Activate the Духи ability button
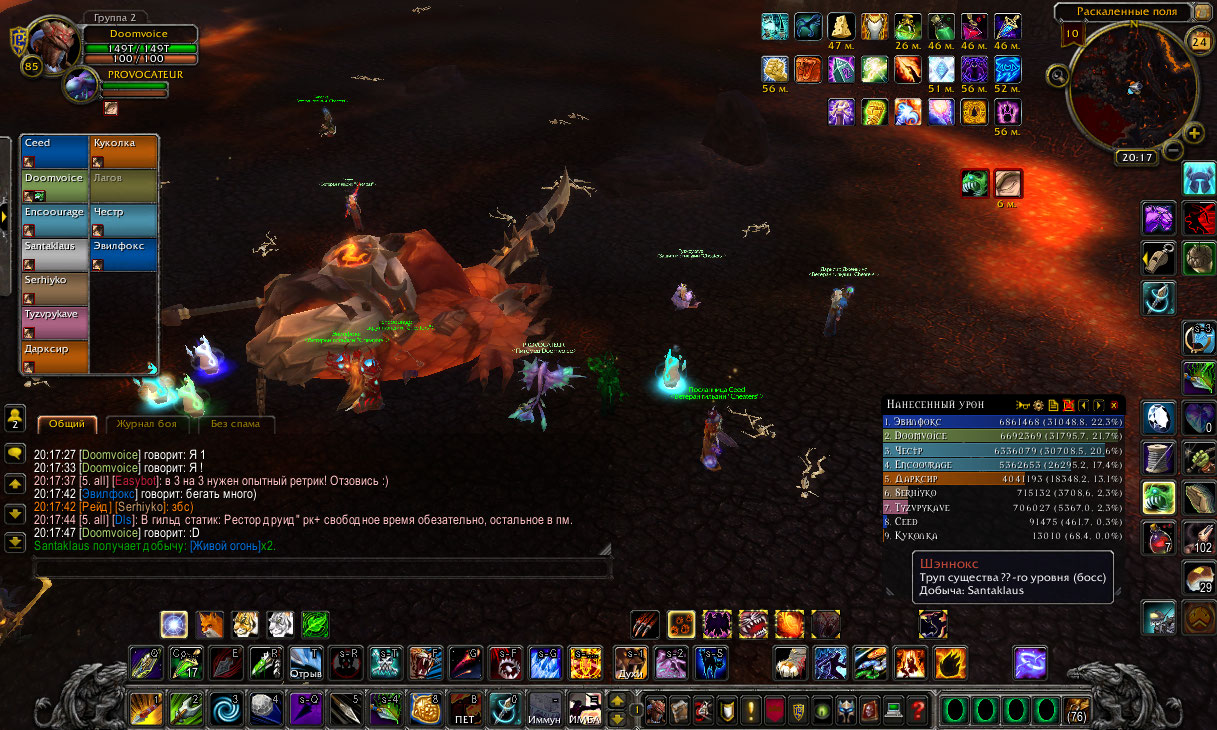 [632, 663]
